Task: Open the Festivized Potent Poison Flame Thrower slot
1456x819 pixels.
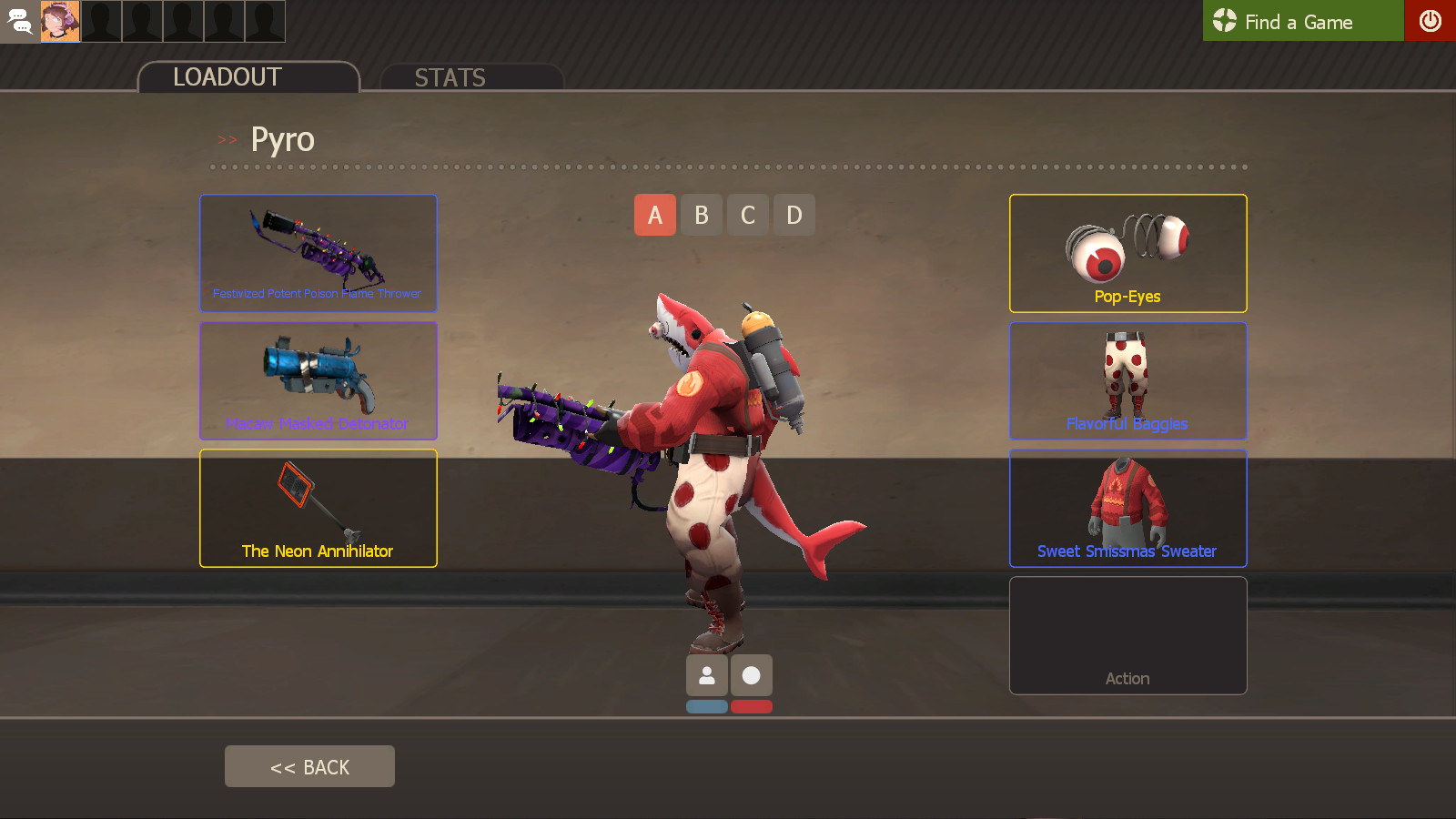Action: (x=318, y=253)
